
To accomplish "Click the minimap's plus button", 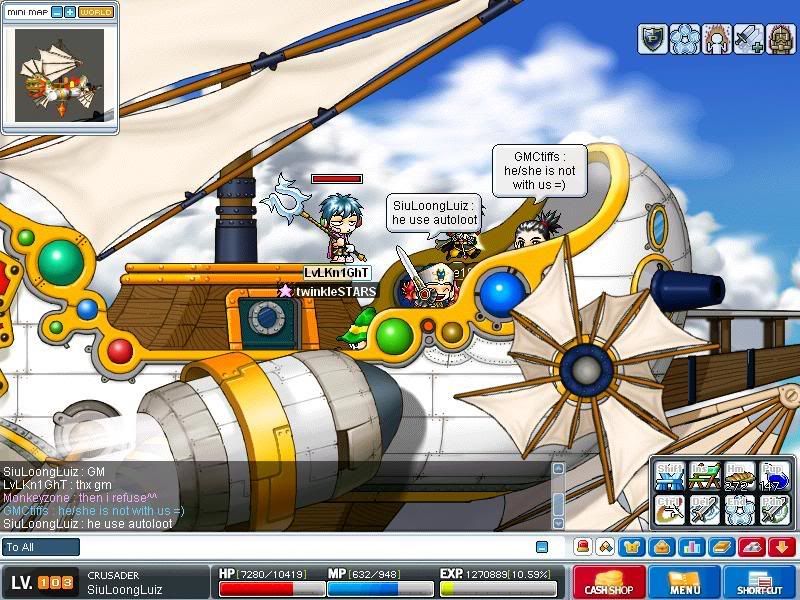I will click(x=70, y=12).
